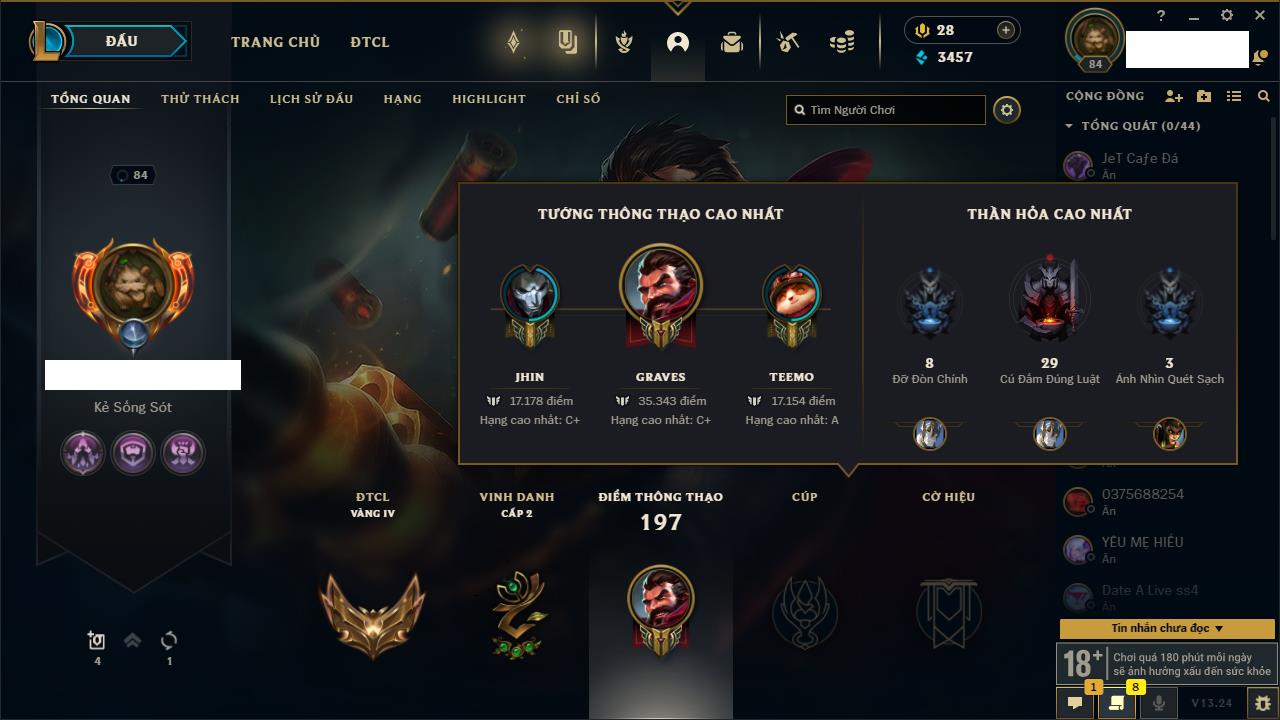Screen dimensions: 1280x720
Task: Open the backpack collection icon
Action: (x=732, y=42)
